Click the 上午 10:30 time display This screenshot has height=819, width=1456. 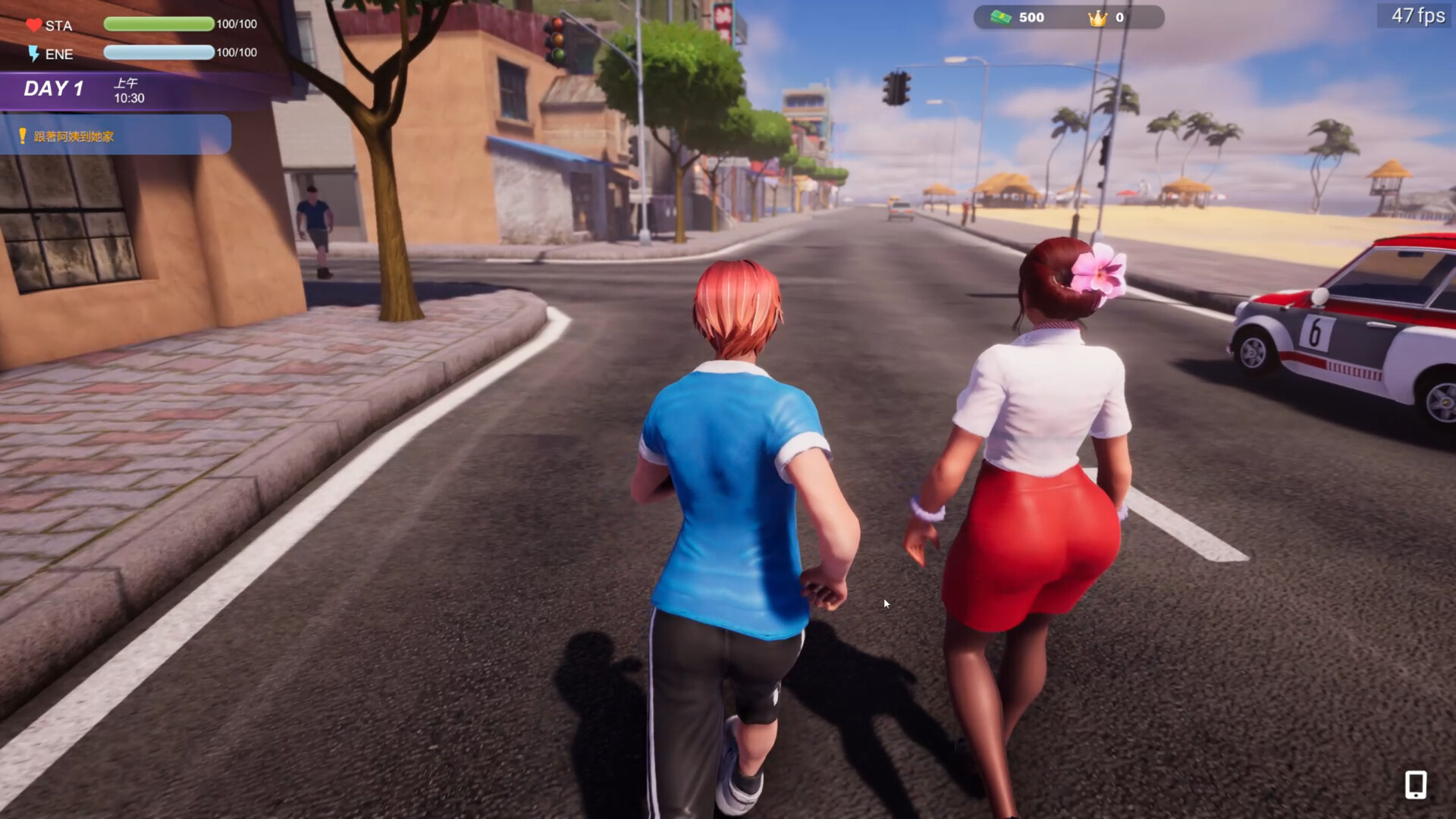(130, 91)
